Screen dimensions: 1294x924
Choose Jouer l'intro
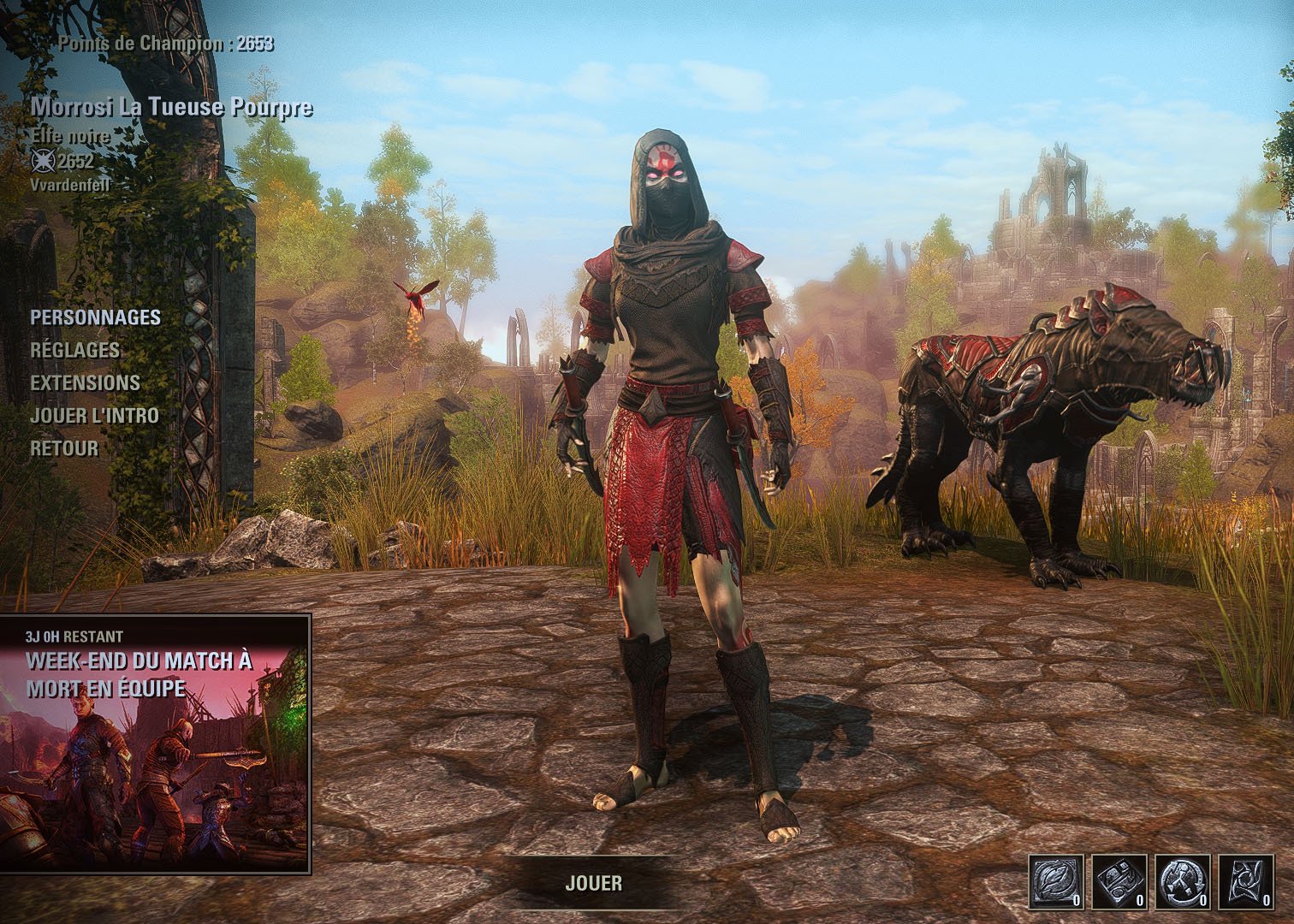pyautogui.click(x=94, y=415)
